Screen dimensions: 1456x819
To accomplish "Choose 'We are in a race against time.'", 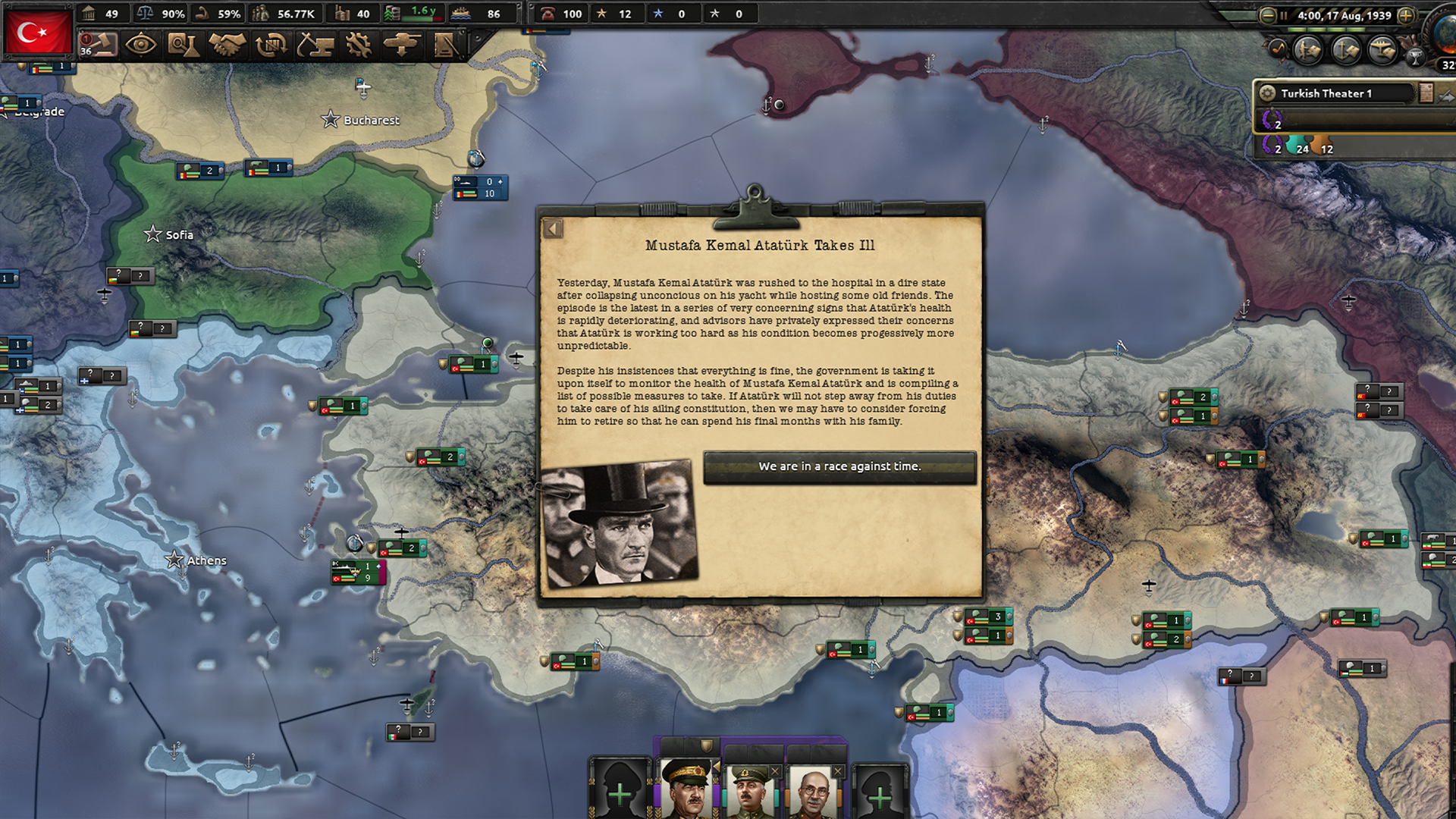I will pos(840,466).
